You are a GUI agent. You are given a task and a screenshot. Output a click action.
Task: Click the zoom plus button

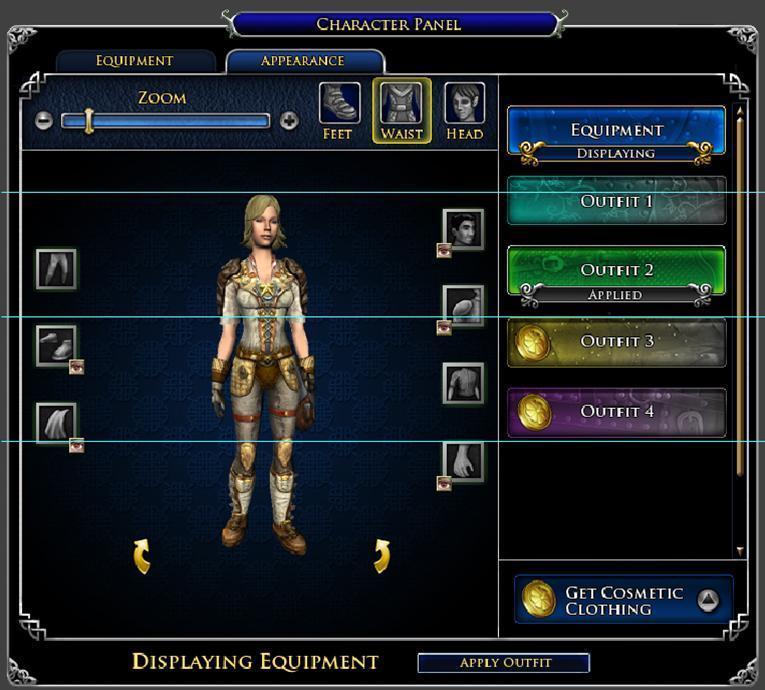pos(289,121)
